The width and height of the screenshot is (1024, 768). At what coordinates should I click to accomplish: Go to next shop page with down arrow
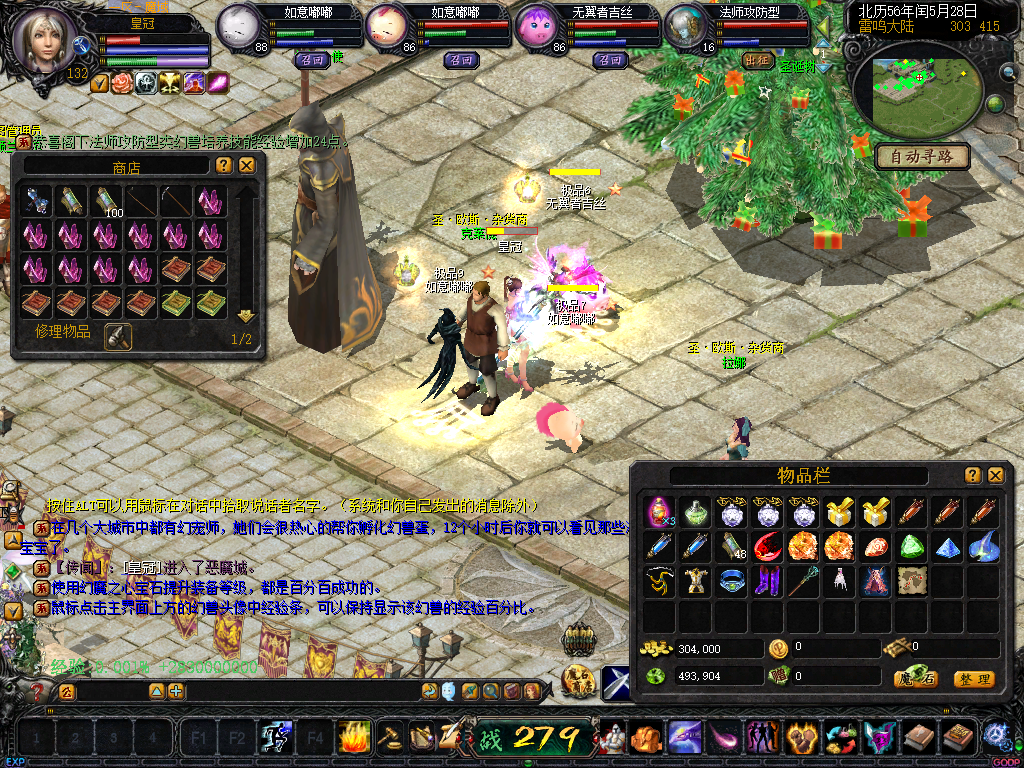click(x=246, y=316)
